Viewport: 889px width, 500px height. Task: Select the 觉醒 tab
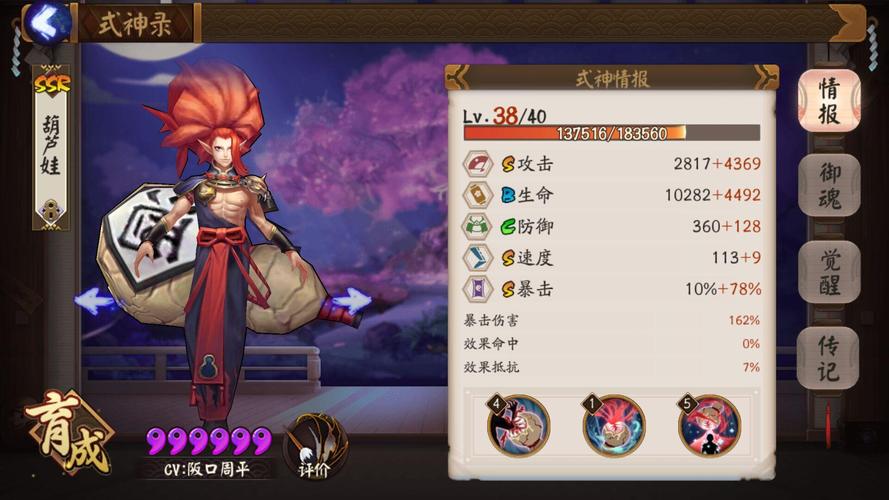[x=829, y=272]
